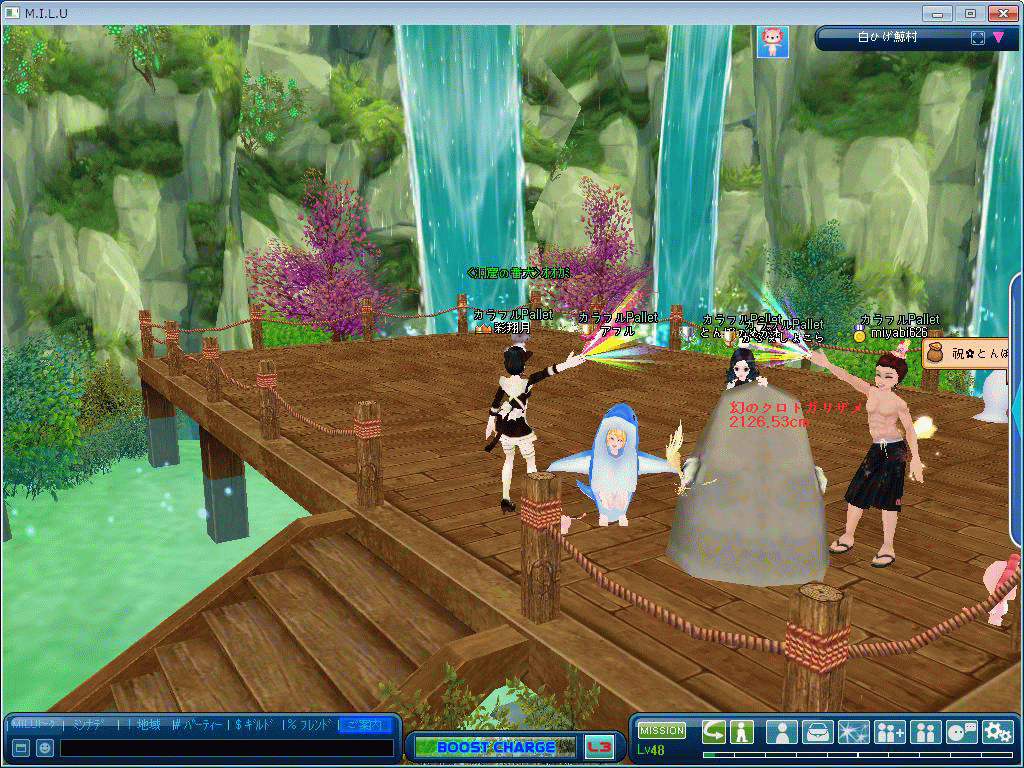Open the smiley emoticon picker
Viewport: 1024px width, 768px height.
point(45,748)
